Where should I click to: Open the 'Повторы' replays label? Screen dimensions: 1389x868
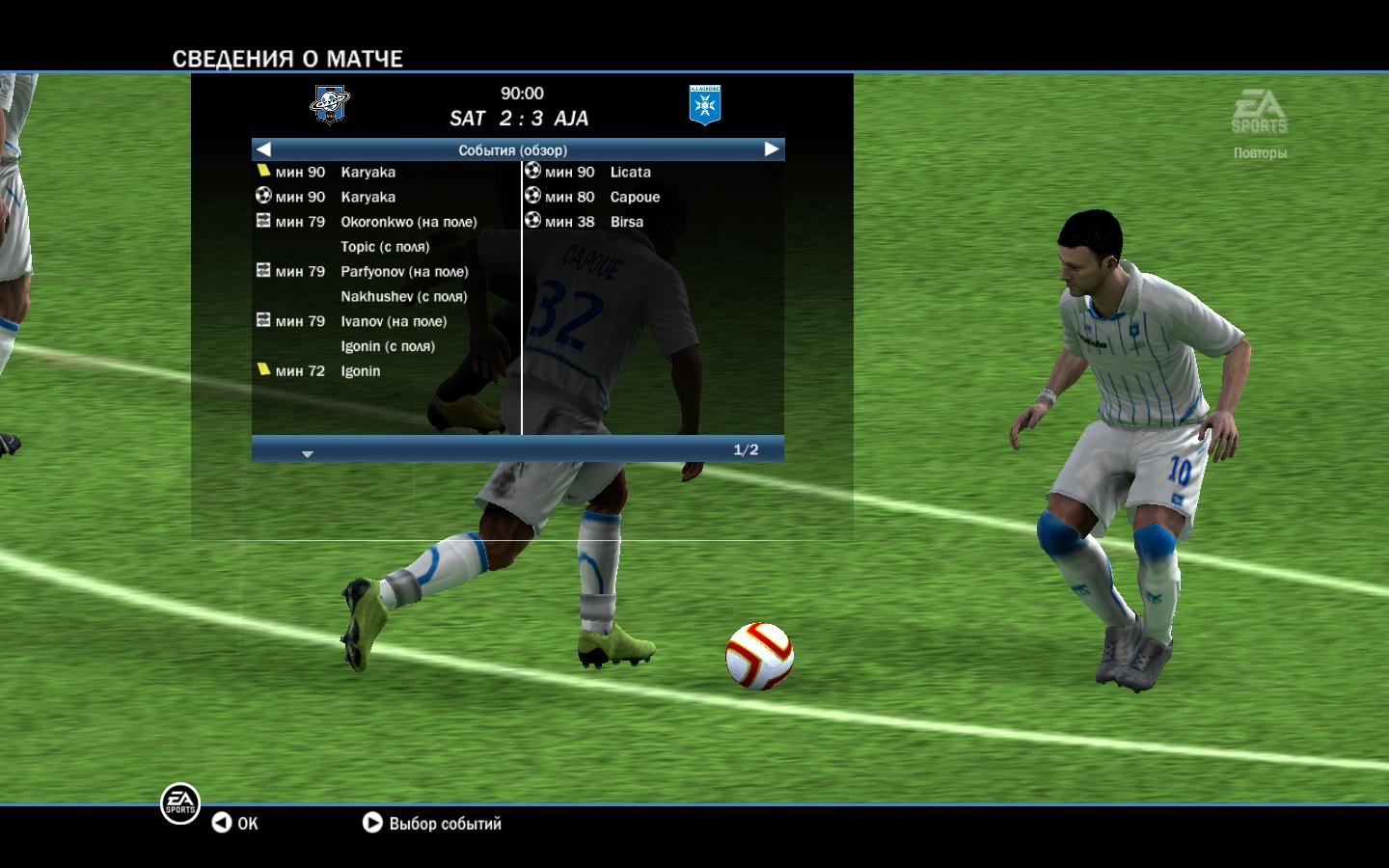pyautogui.click(x=1260, y=153)
